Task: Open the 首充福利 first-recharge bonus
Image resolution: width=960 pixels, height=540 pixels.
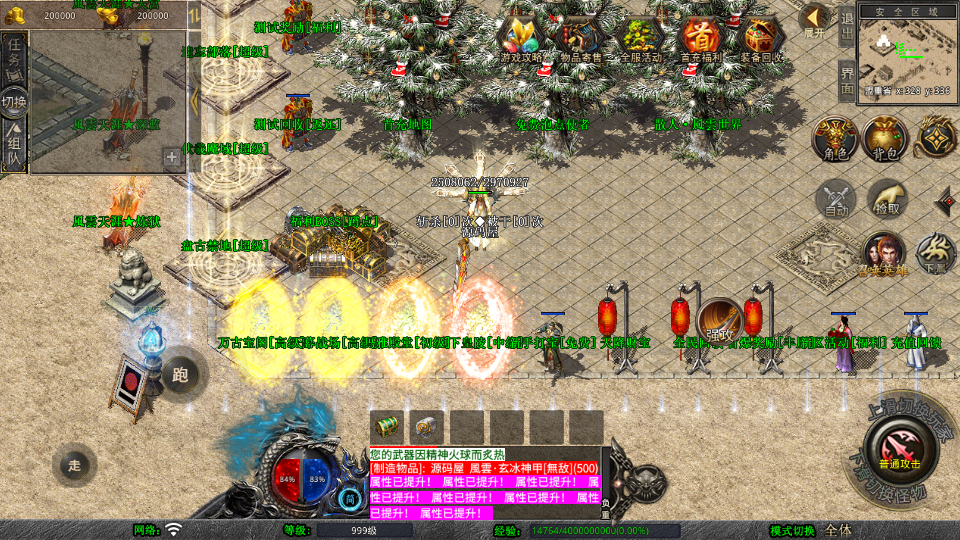Action: pyautogui.click(x=704, y=39)
